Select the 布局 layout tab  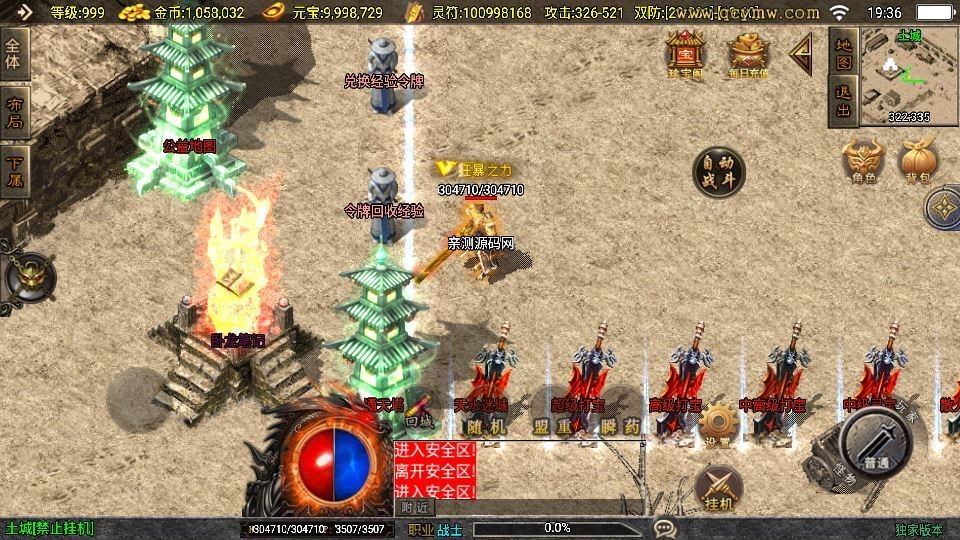[14, 113]
